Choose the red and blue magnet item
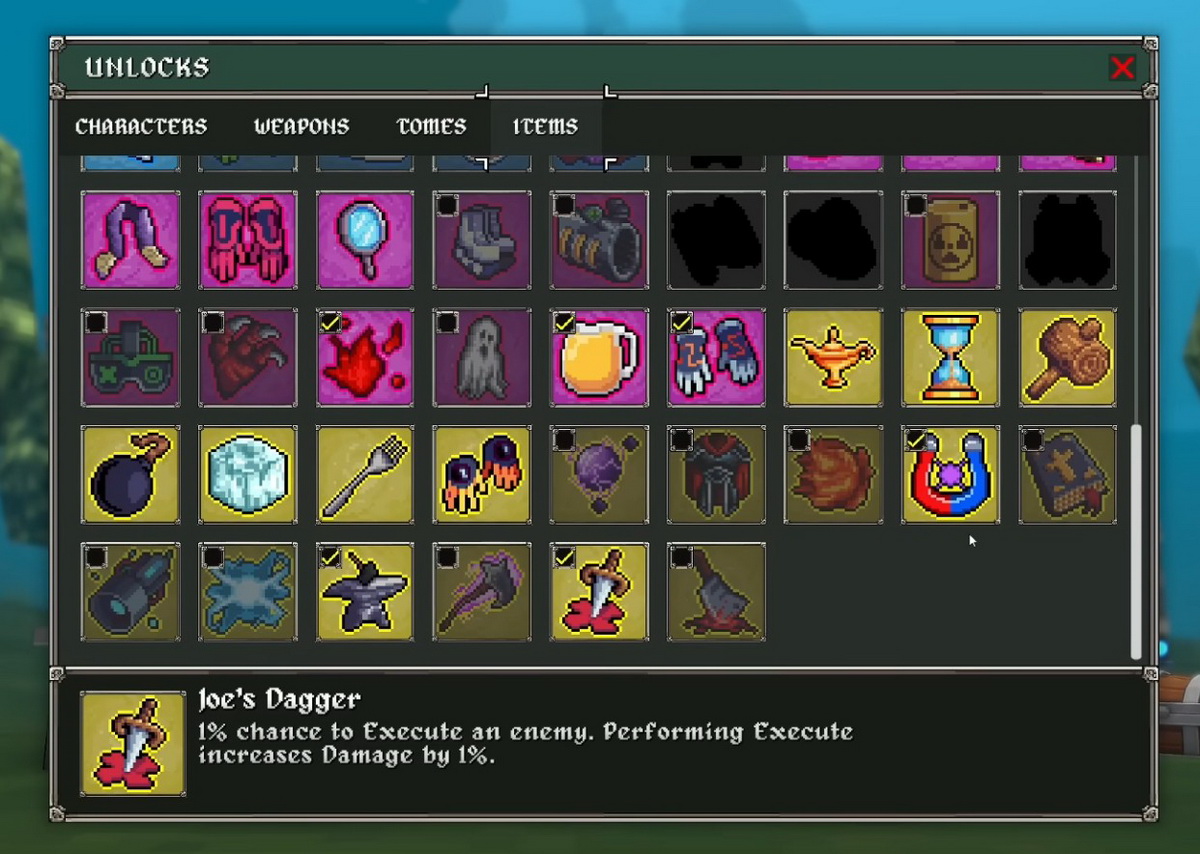 point(950,474)
